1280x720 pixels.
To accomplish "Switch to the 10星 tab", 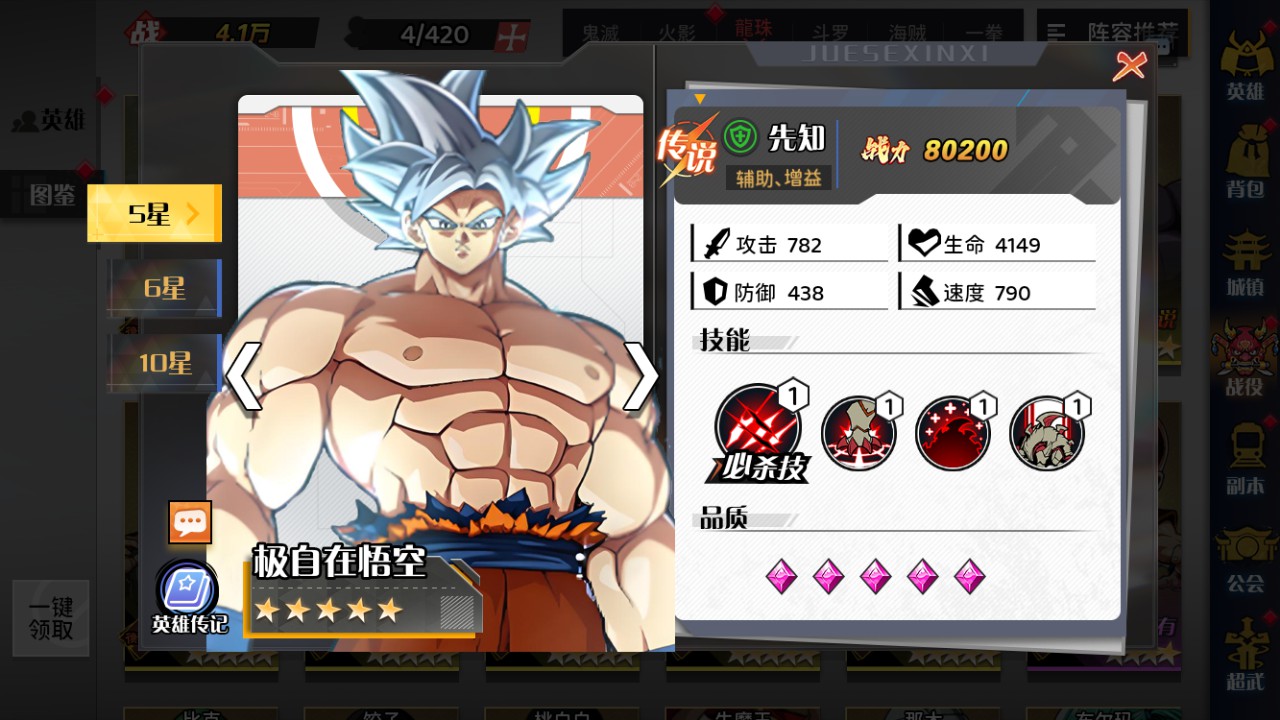I will (165, 362).
